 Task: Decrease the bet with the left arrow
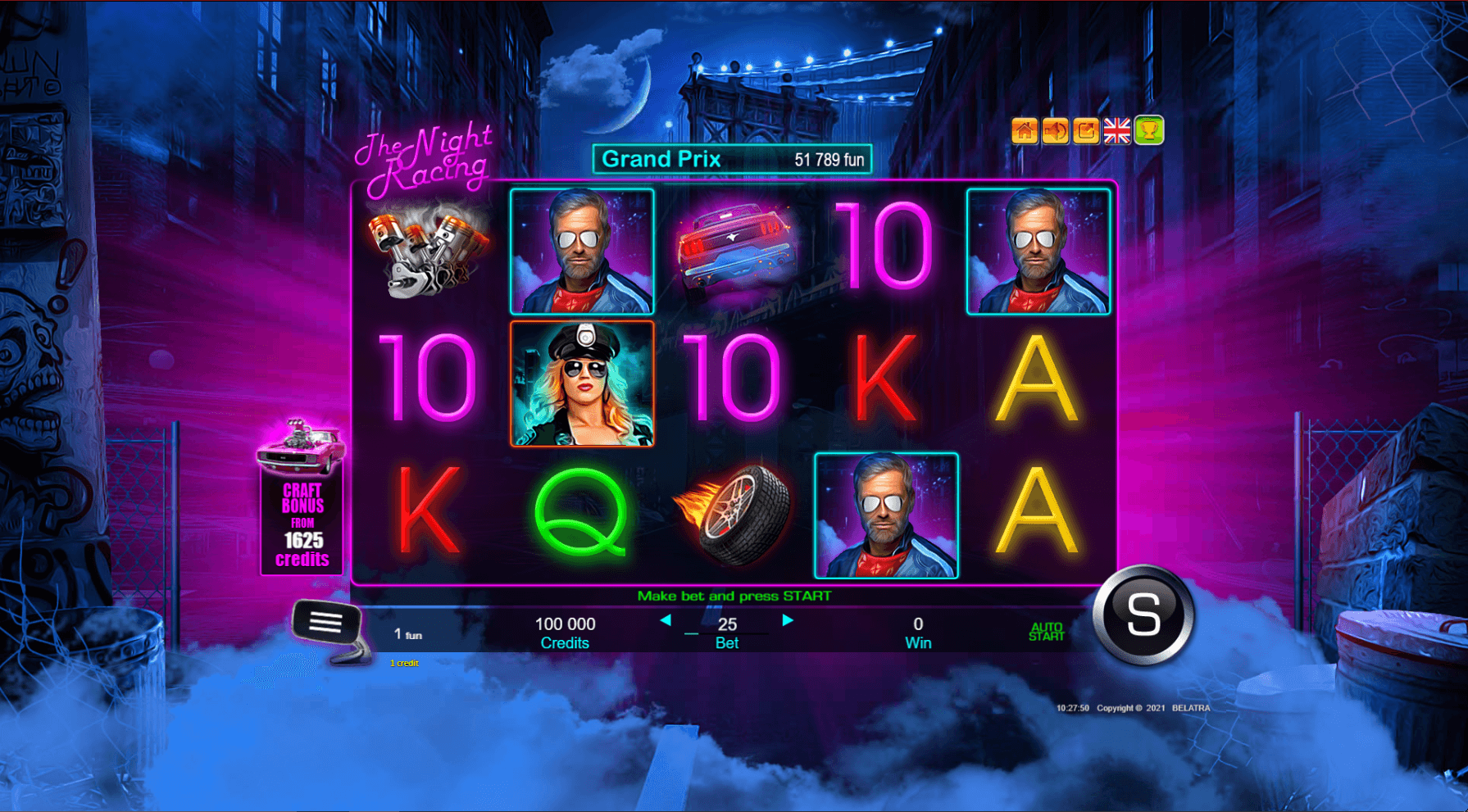point(666,621)
